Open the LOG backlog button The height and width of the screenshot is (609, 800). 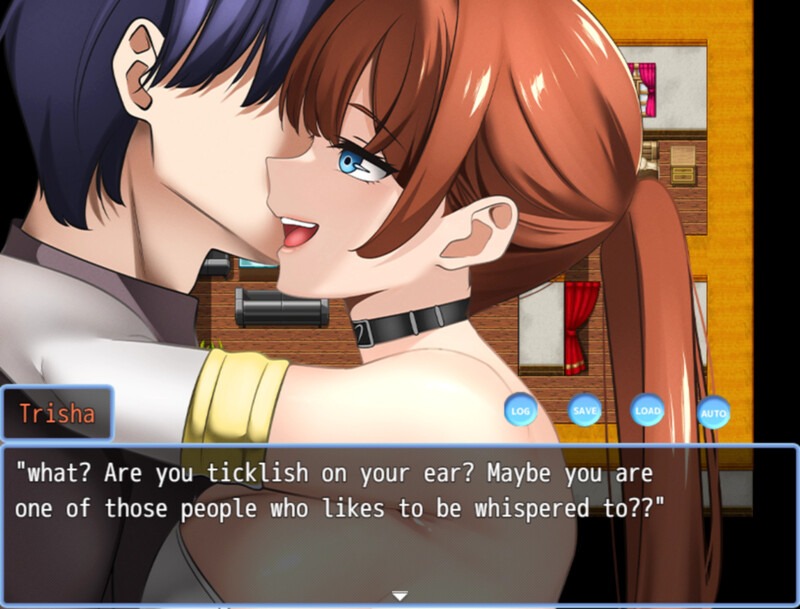click(x=520, y=410)
